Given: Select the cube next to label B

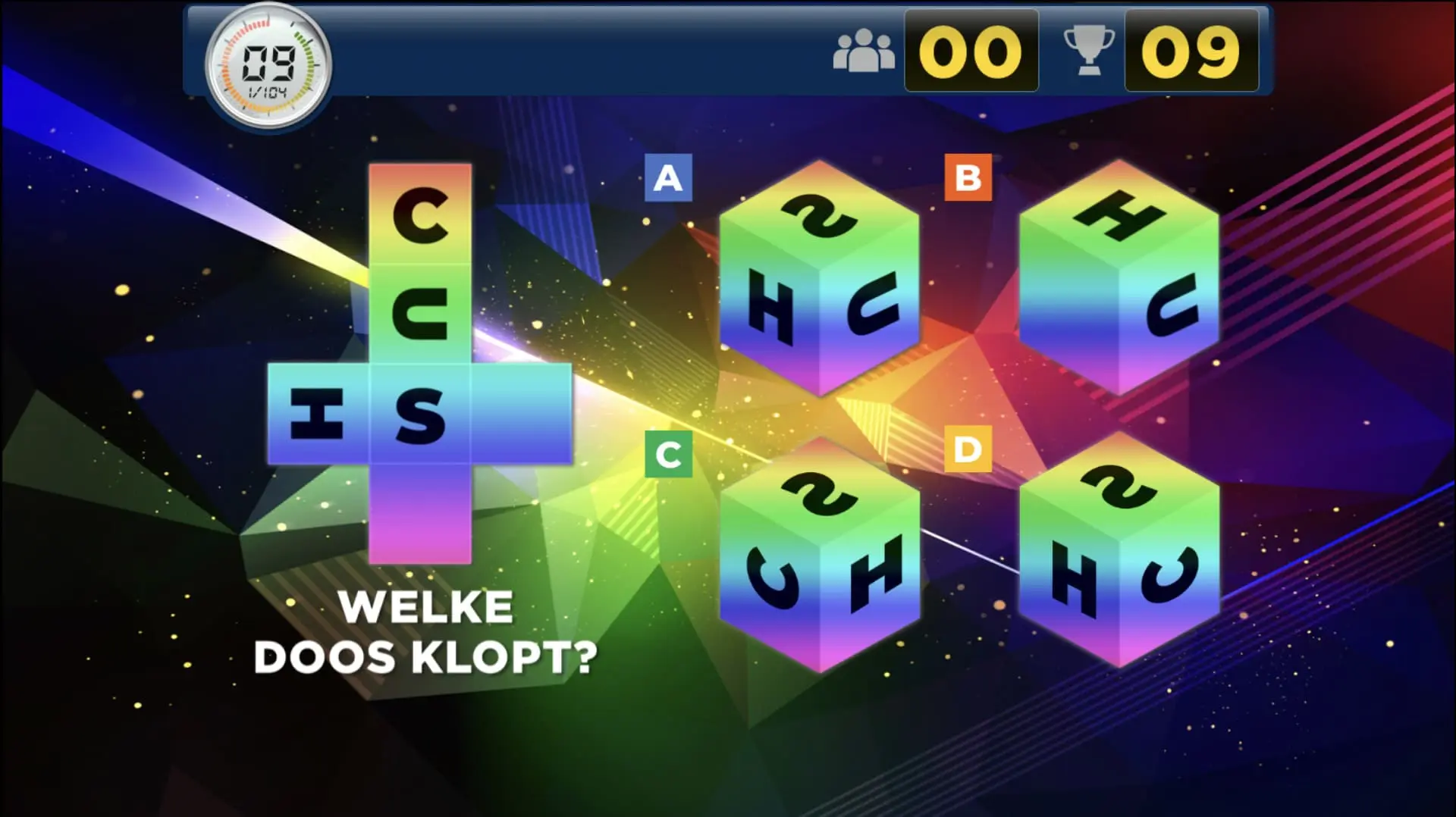Looking at the screenshot, I should point(1119,278).
